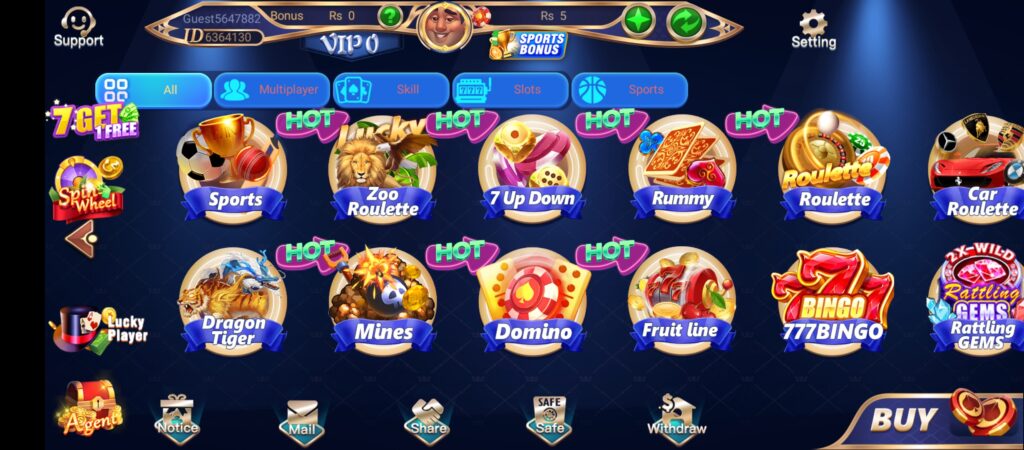The height and width of the screenshot is (450, 1024).
Task: Open the 7 Up Down game
Action: pyautogui.click(x=532, y=170)
